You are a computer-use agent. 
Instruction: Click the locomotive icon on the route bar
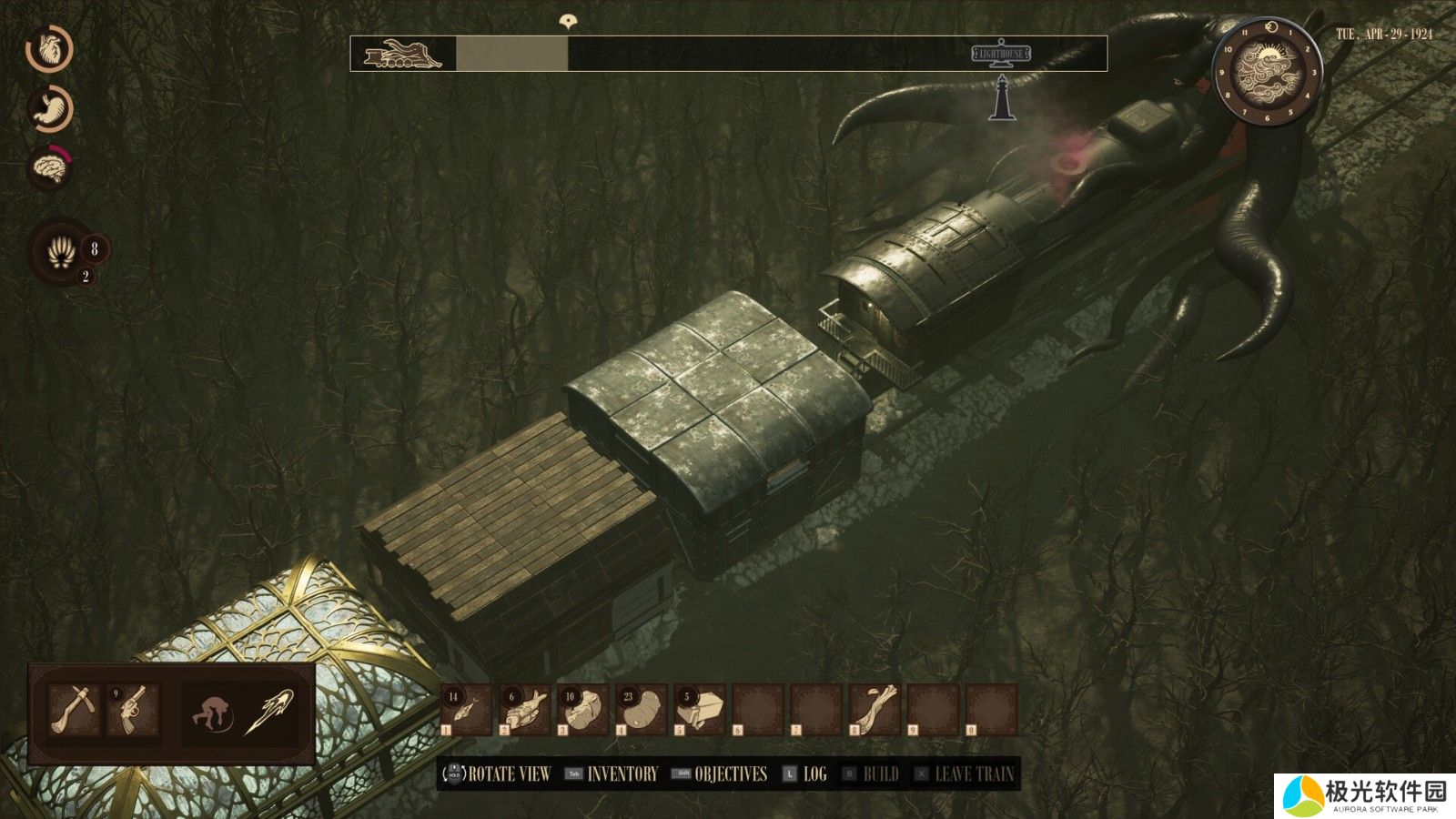tap(401, 55)
